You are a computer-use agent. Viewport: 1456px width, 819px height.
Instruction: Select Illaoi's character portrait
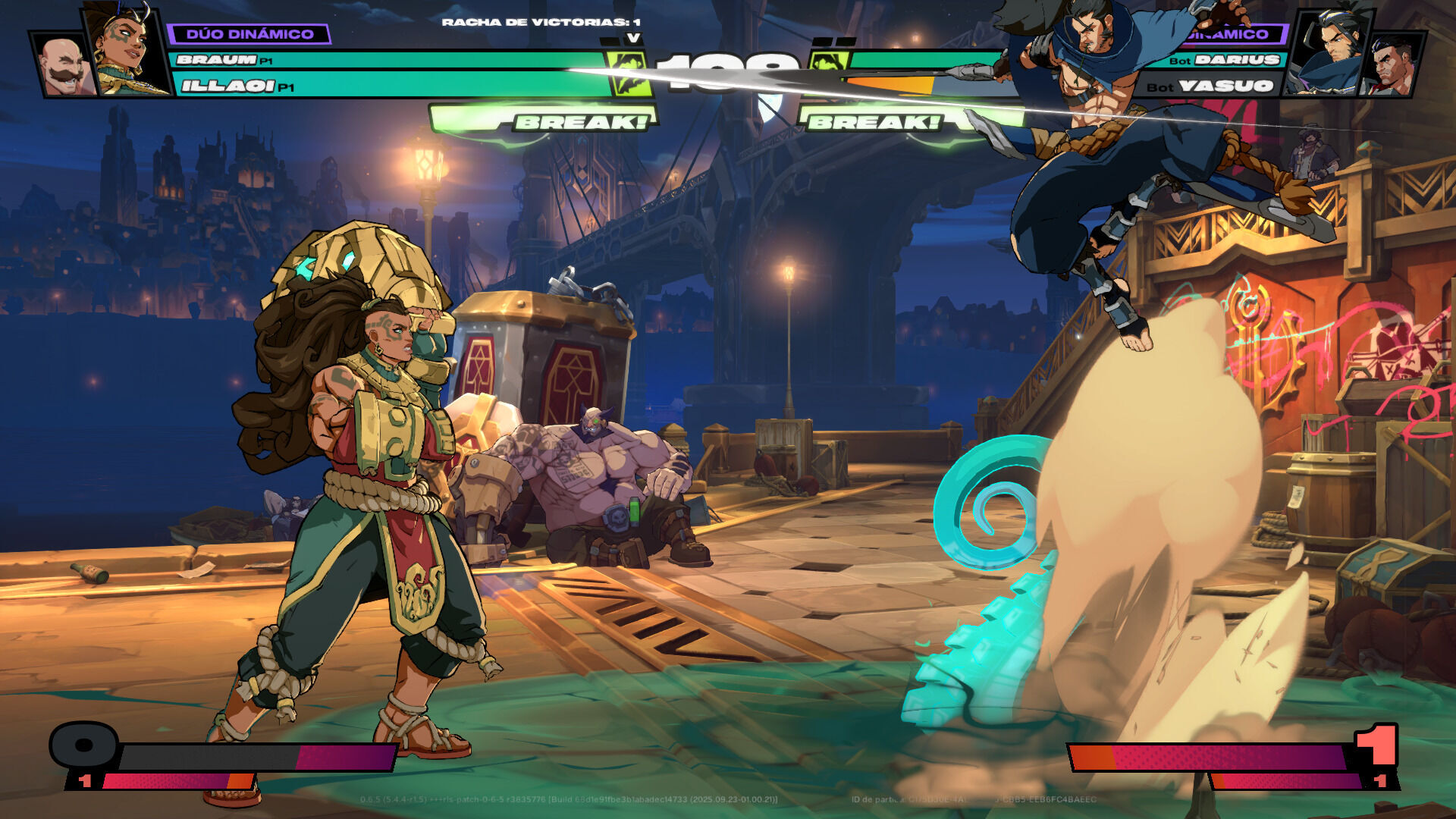point(125,49)
